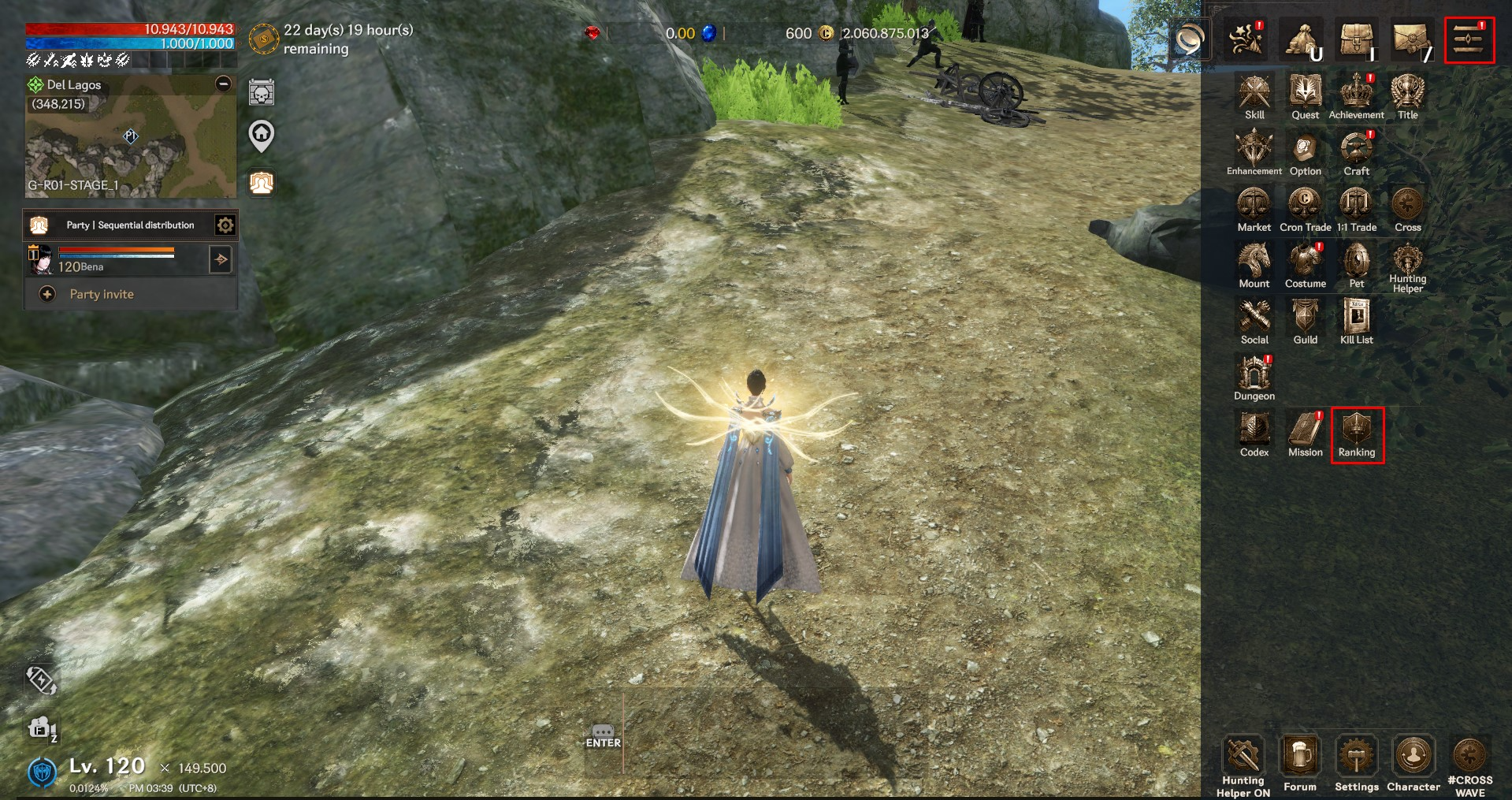Viewport: 1512px width, 800px height.
Task: Collapse the Del Lagos minimap
Action: [224, 84]
